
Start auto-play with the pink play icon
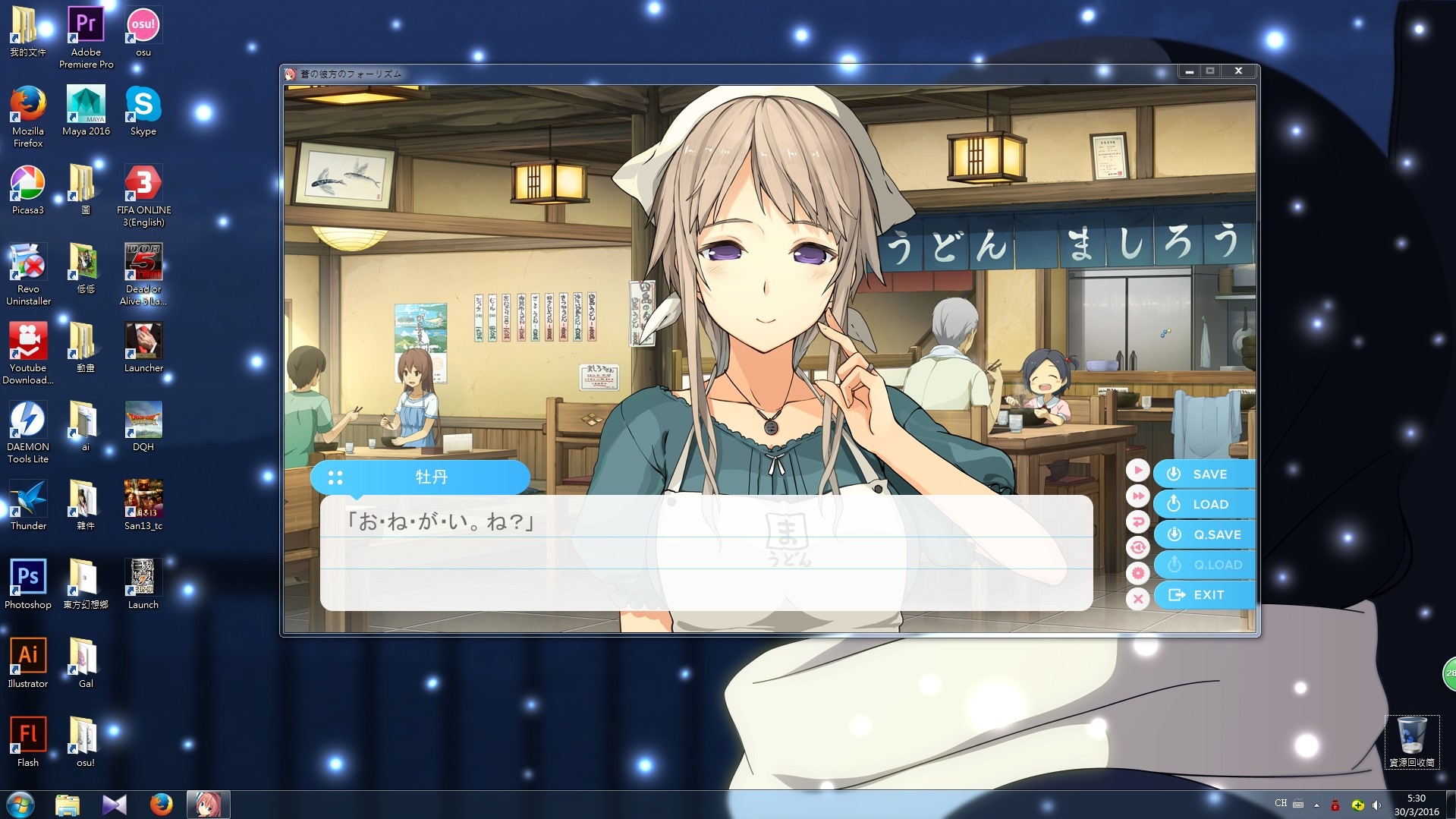click(1137, 471)
